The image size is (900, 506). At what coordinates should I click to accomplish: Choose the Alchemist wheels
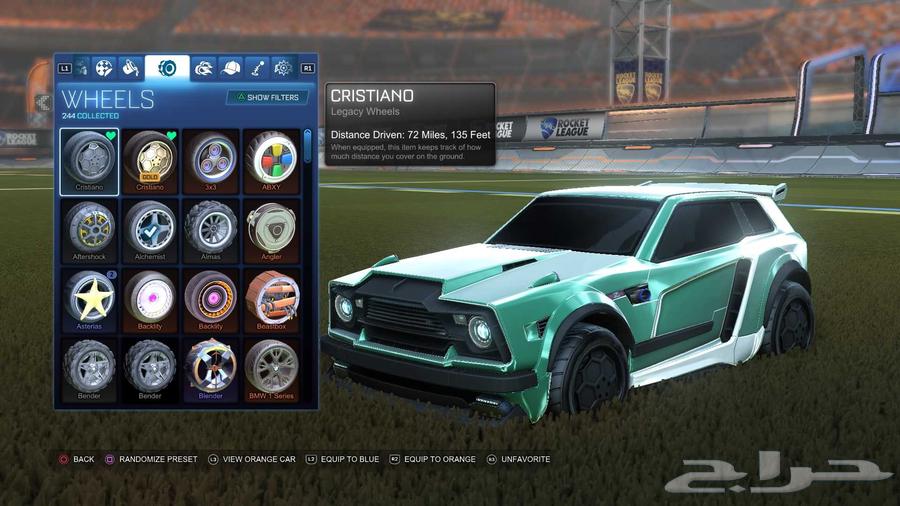[150, 229]
